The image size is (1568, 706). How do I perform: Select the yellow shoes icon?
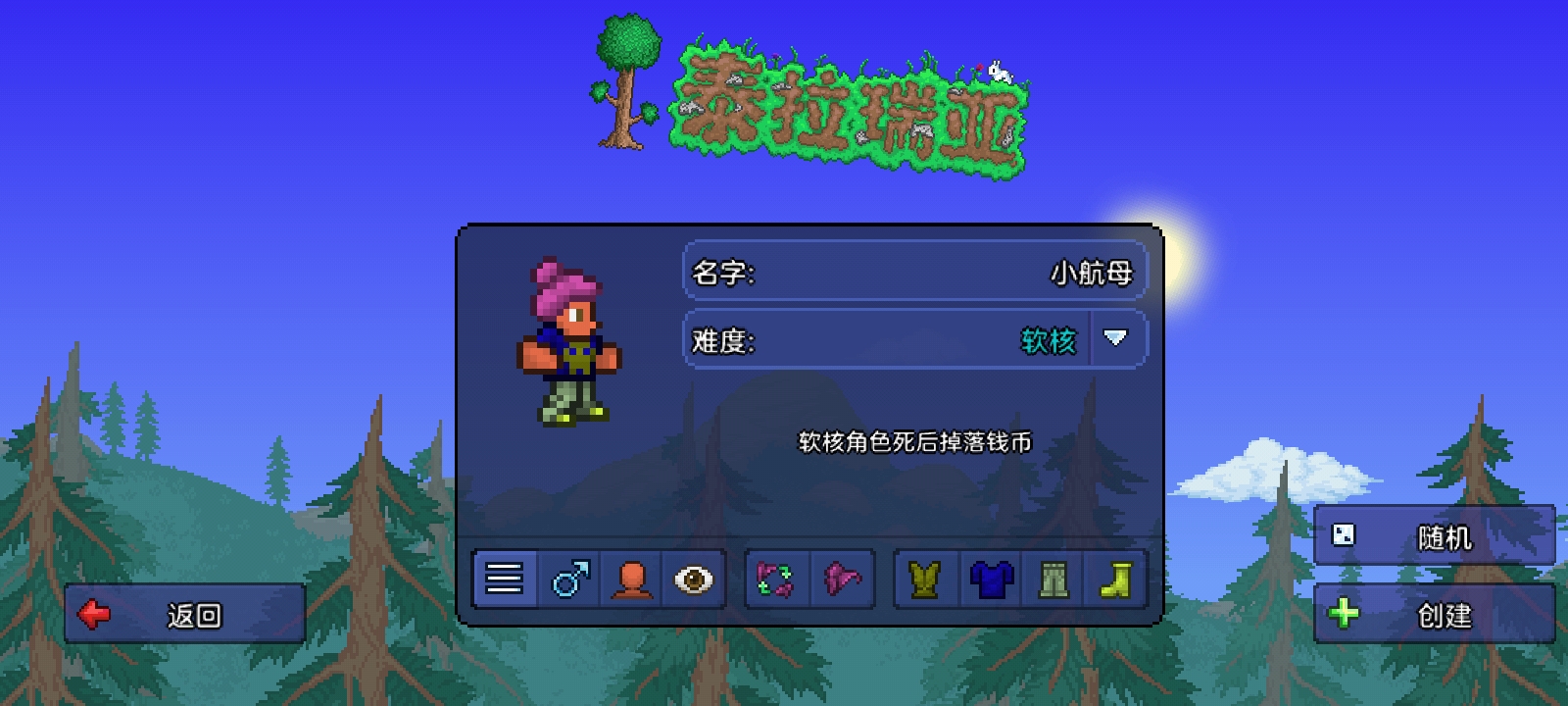tap(1119, 579)
